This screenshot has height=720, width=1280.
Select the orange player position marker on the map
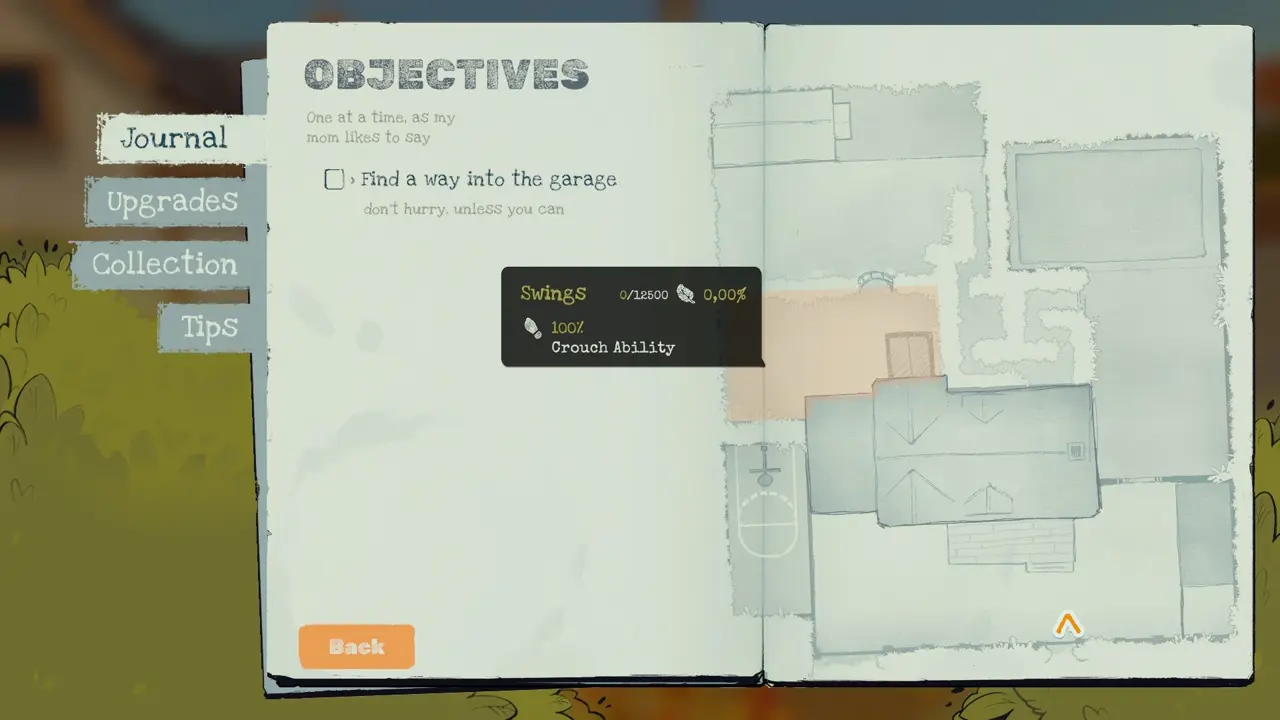pos(1067,624)
